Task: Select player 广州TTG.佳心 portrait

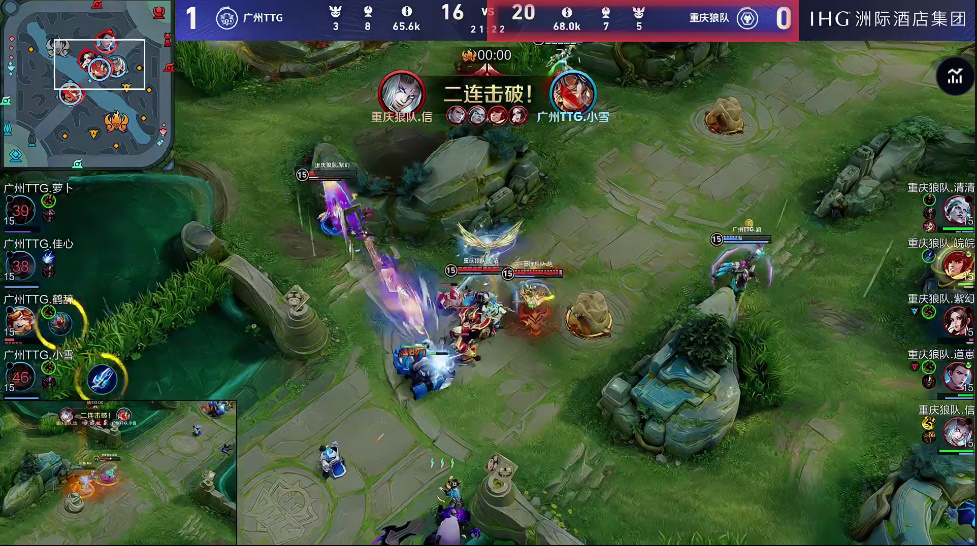Action: click(x=21, y=265)
